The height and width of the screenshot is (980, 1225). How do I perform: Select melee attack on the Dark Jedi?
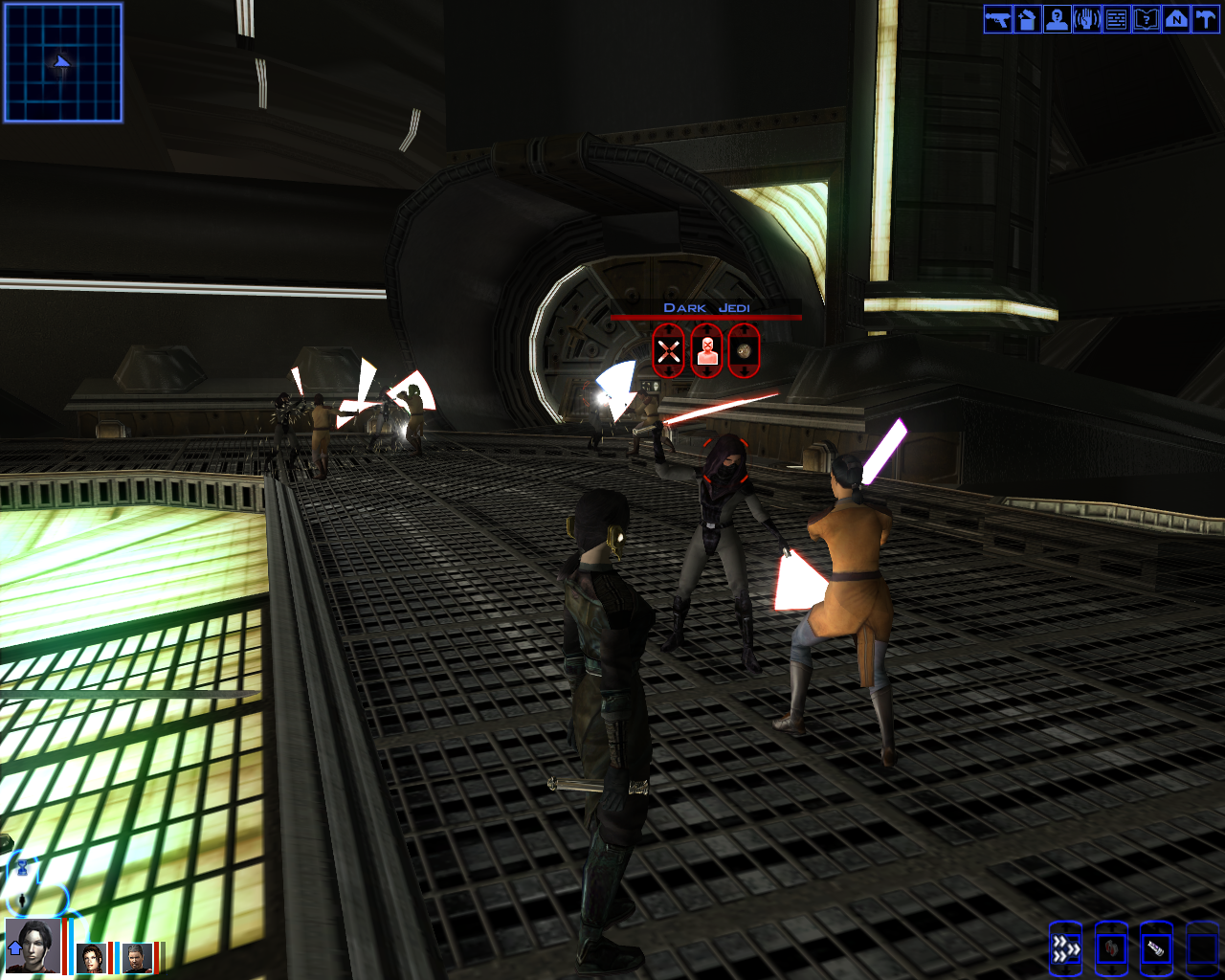668,349
